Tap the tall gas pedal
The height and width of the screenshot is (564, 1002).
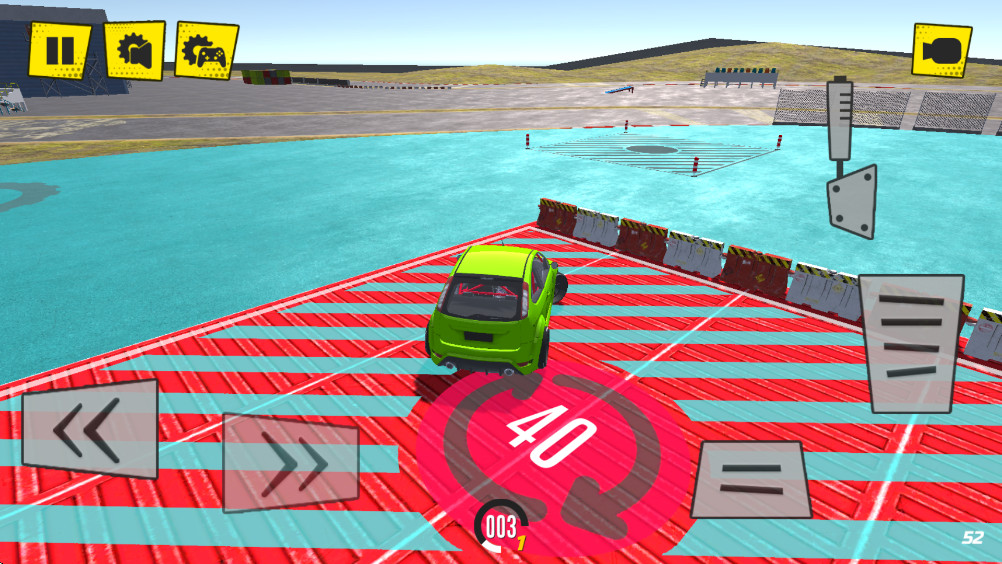(x=911, y=343)
